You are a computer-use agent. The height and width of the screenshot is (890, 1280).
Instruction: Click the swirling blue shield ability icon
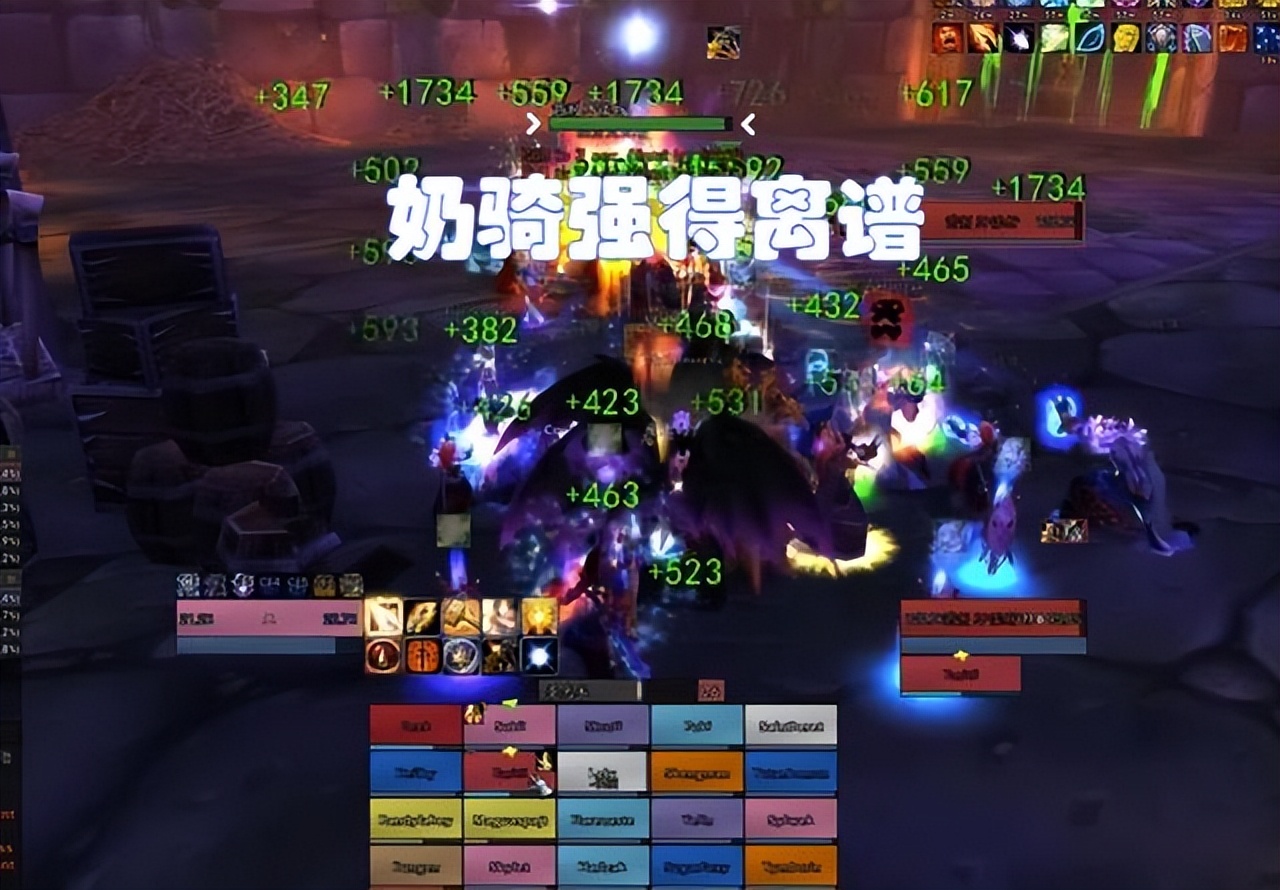click(461, 654)
